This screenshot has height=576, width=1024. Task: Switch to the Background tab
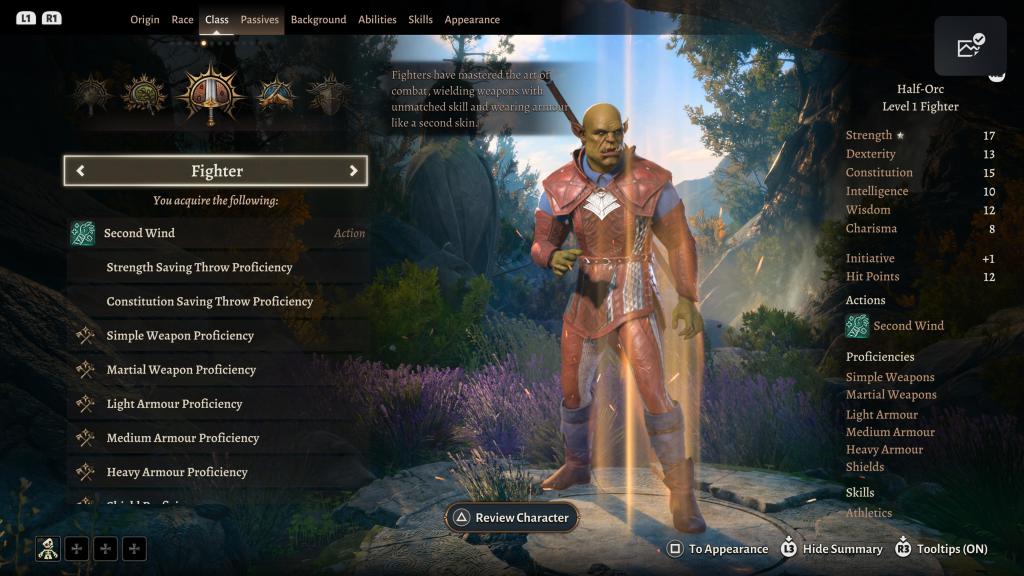[x=318, y=20]
